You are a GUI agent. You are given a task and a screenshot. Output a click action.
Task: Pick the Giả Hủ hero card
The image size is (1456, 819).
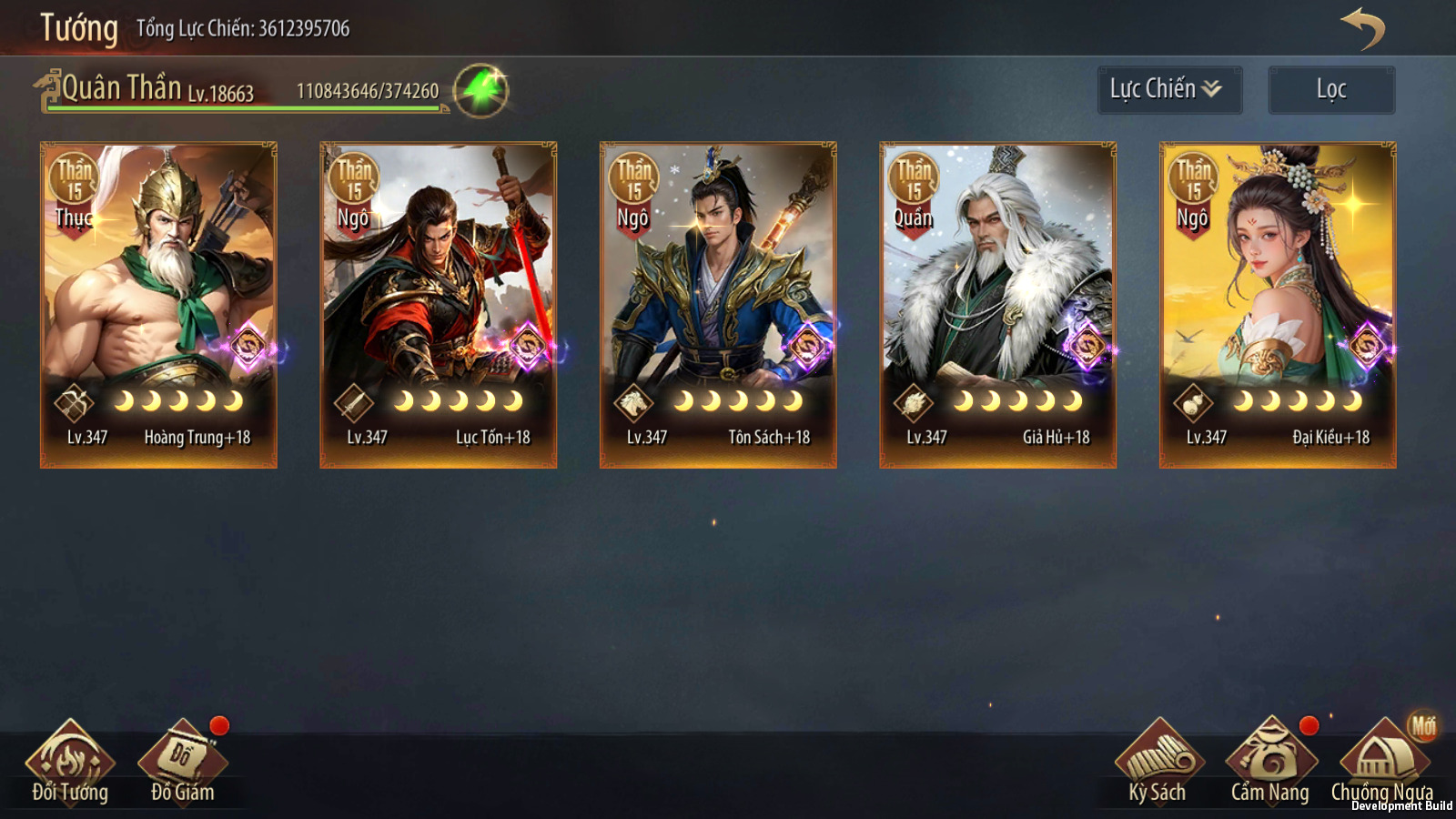(997, 305)
